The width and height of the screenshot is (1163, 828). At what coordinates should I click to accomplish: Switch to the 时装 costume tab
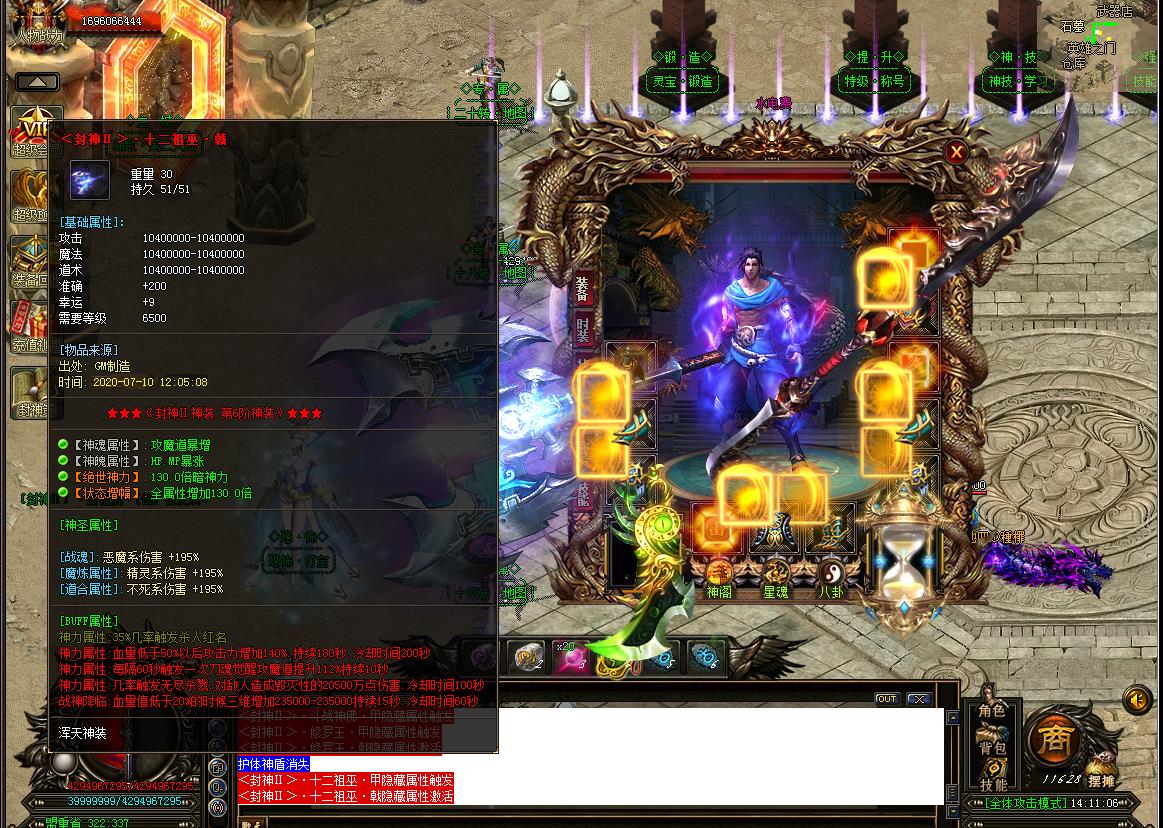(583, 331)
